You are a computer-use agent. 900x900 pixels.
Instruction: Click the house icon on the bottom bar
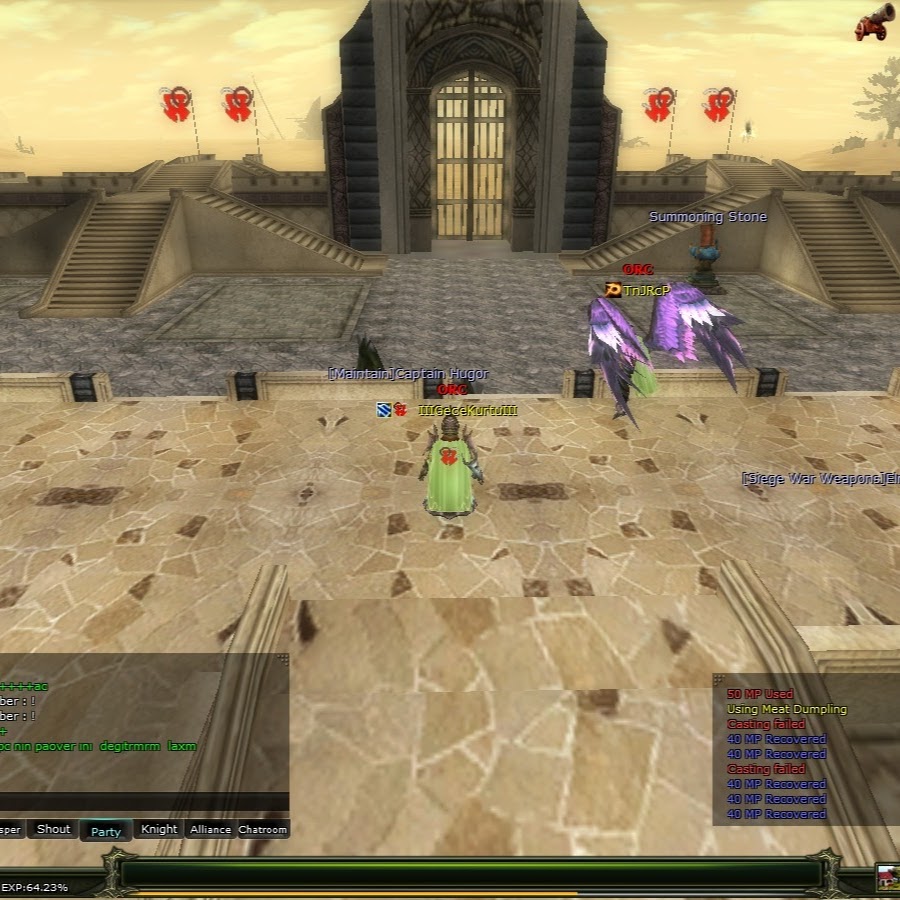(x=886, y=877)
